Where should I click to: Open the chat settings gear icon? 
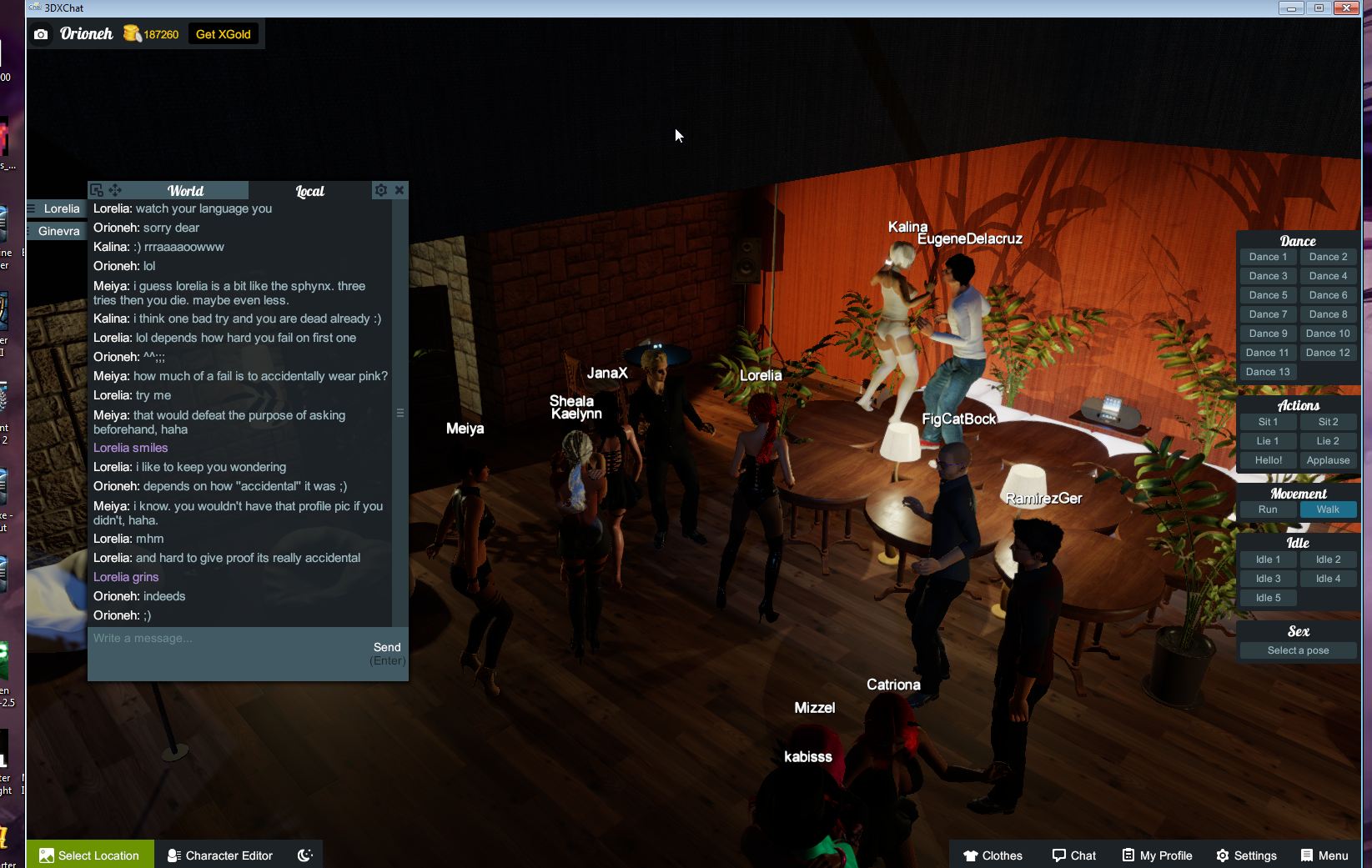click(381, 190)
